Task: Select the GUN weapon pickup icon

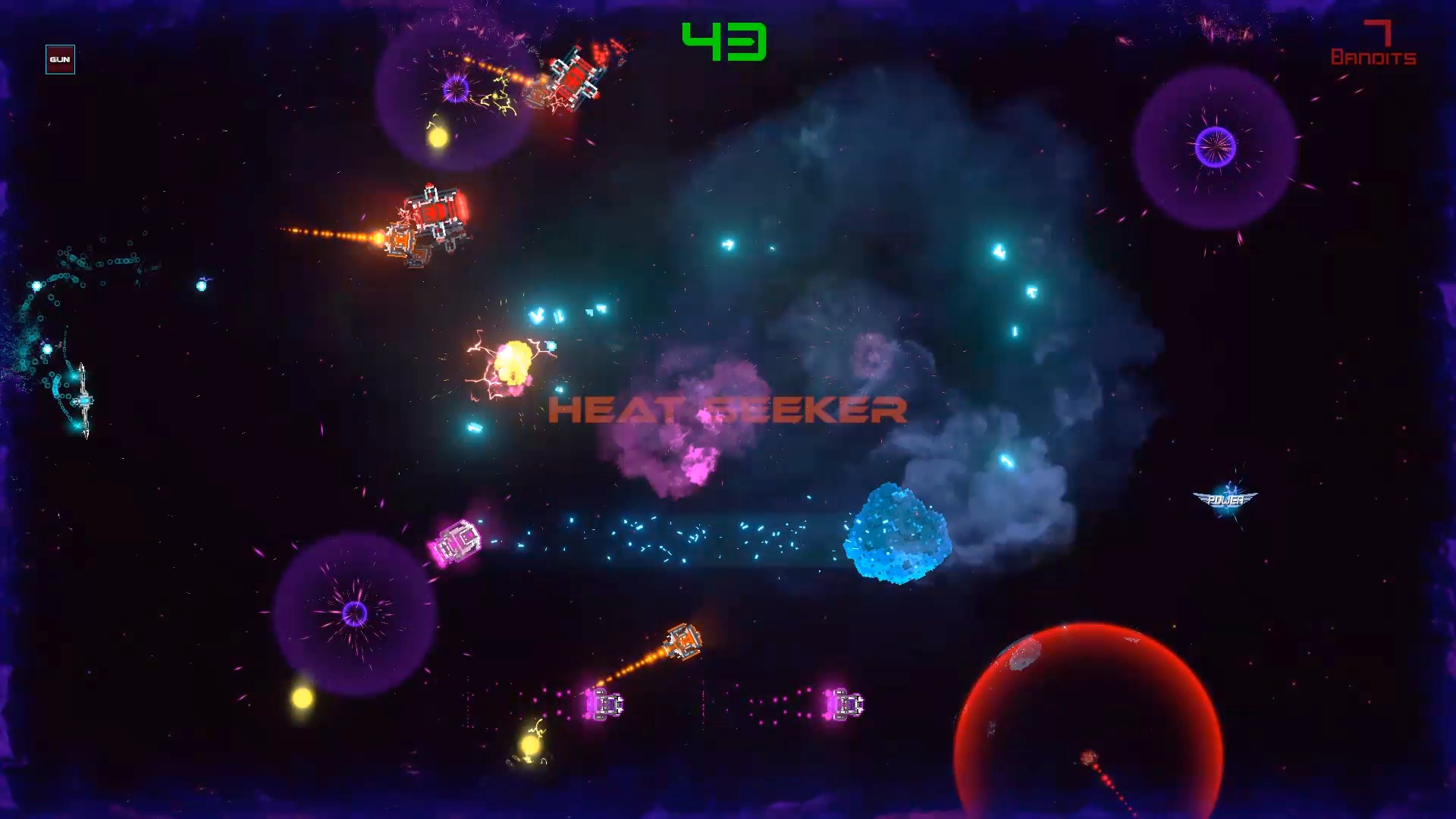Action: pyautogui.click(x=61, y=60)
